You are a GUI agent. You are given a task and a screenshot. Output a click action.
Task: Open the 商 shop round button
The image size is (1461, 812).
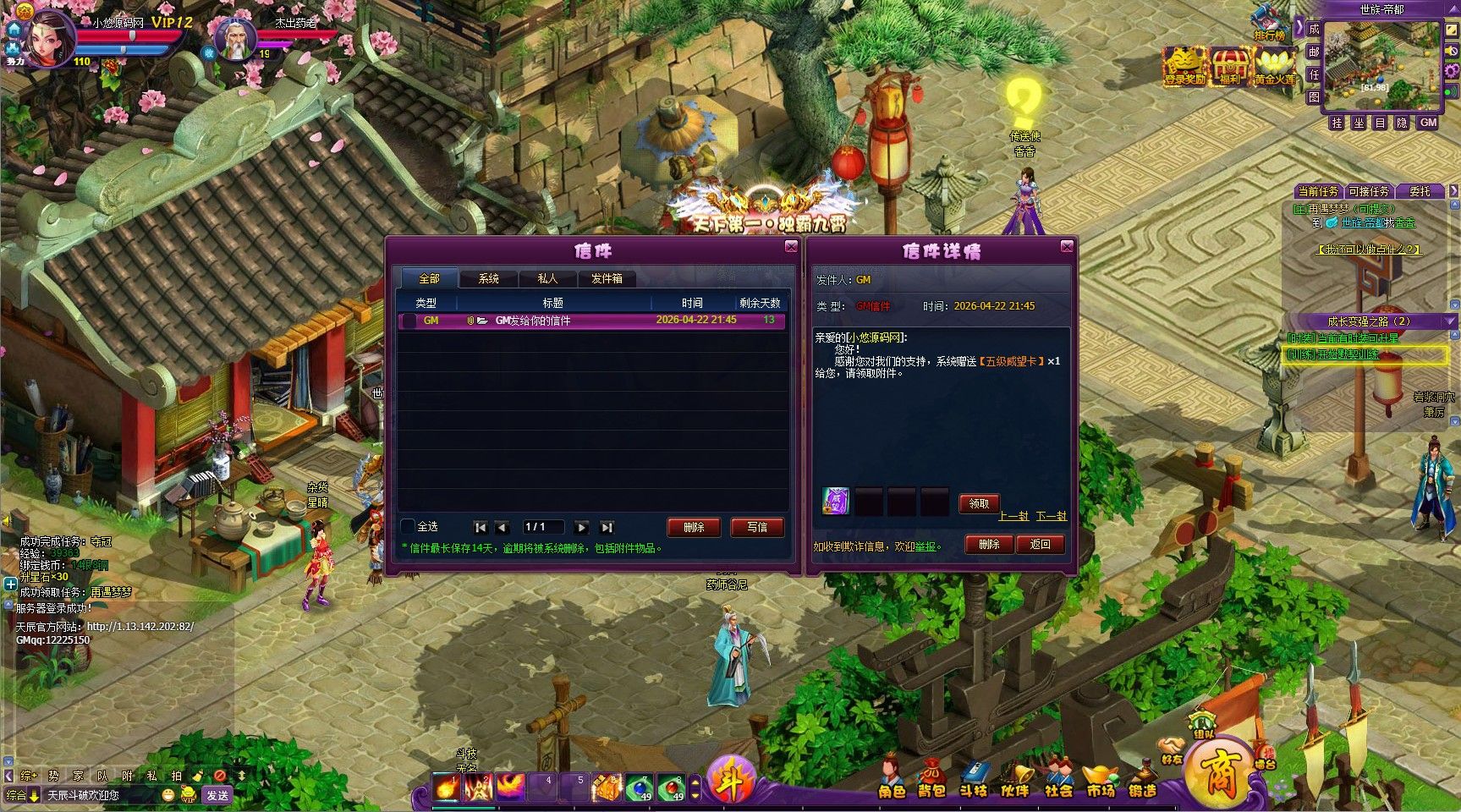coord(1219,771)
